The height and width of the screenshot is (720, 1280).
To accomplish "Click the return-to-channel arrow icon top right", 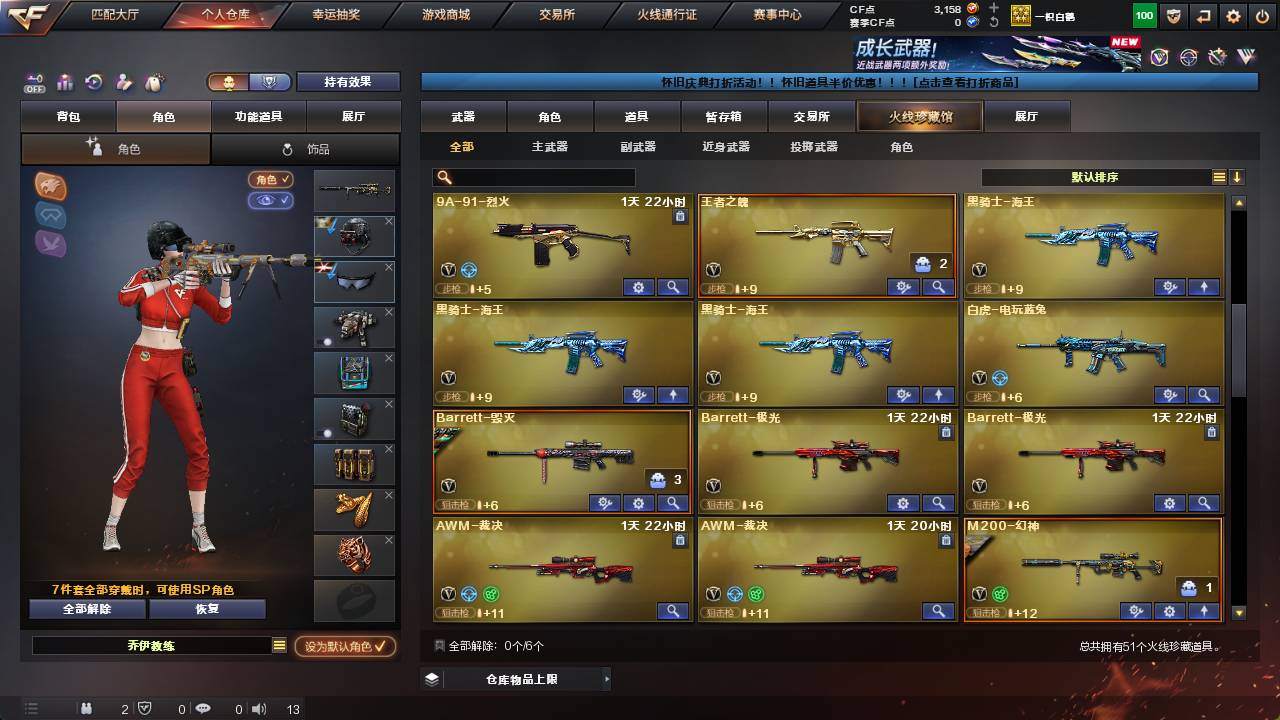I will click(x=1203, y=15).
